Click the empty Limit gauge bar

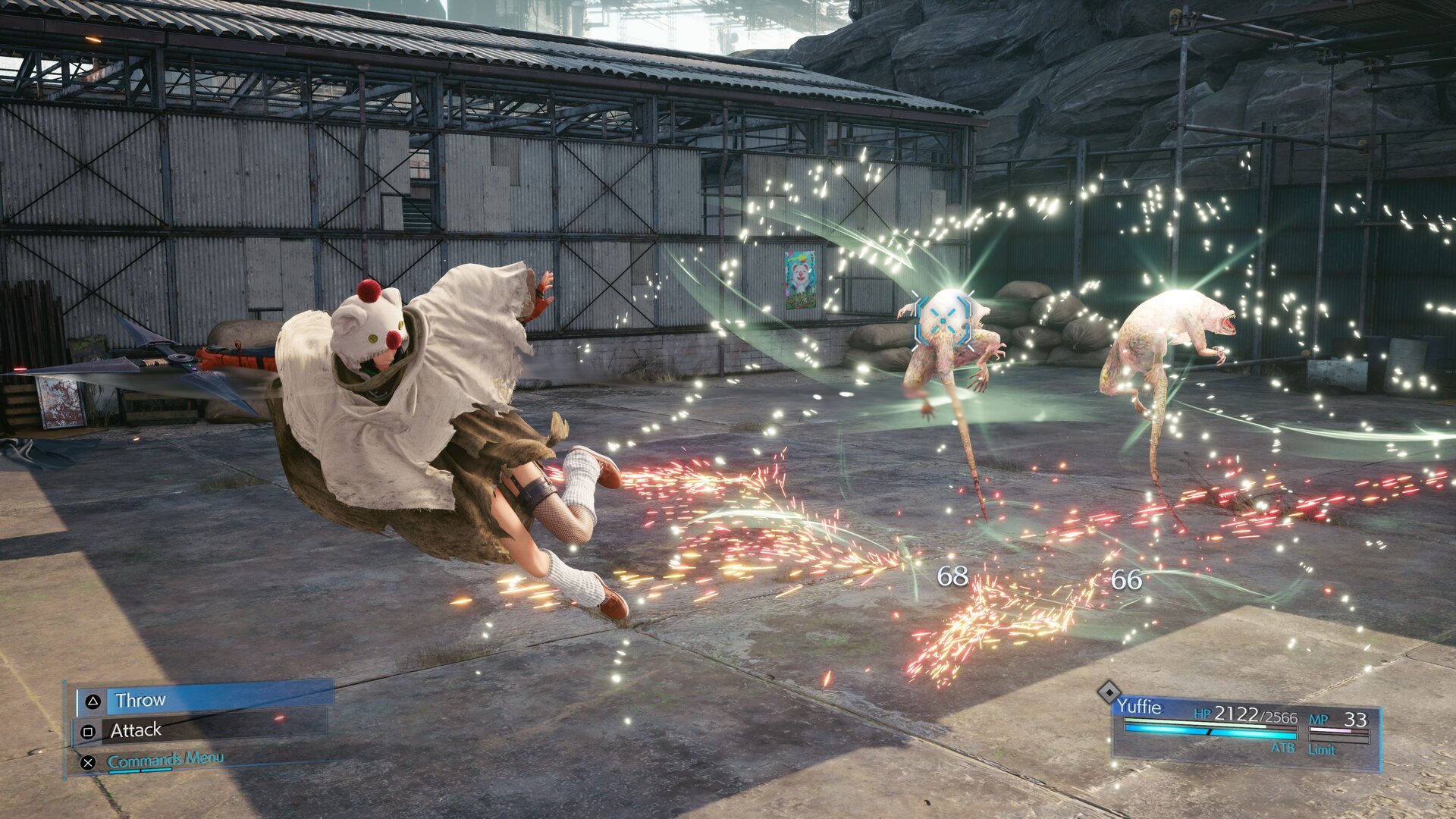tap(1338, 739)
